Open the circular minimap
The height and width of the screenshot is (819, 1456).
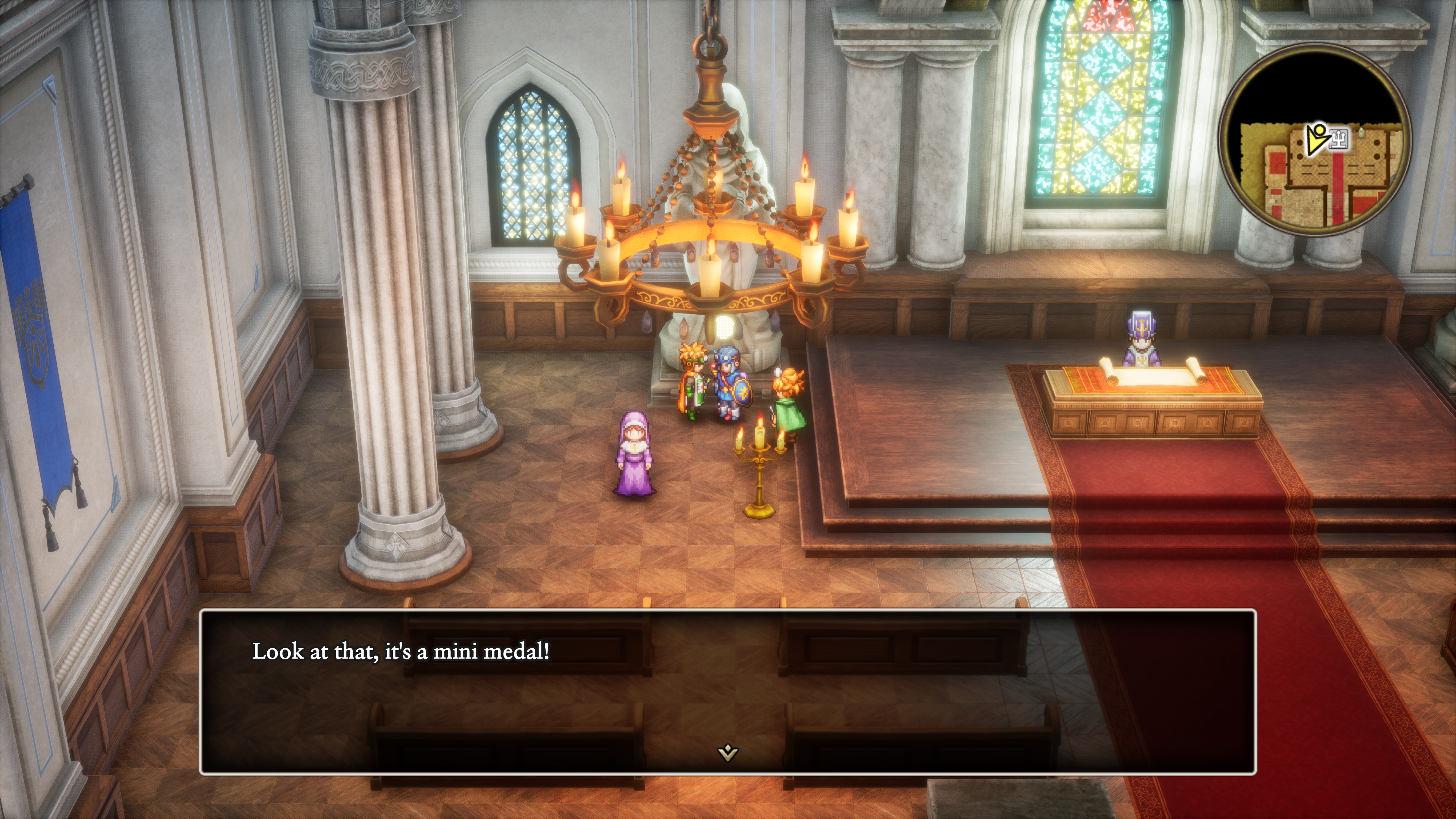1315,140
